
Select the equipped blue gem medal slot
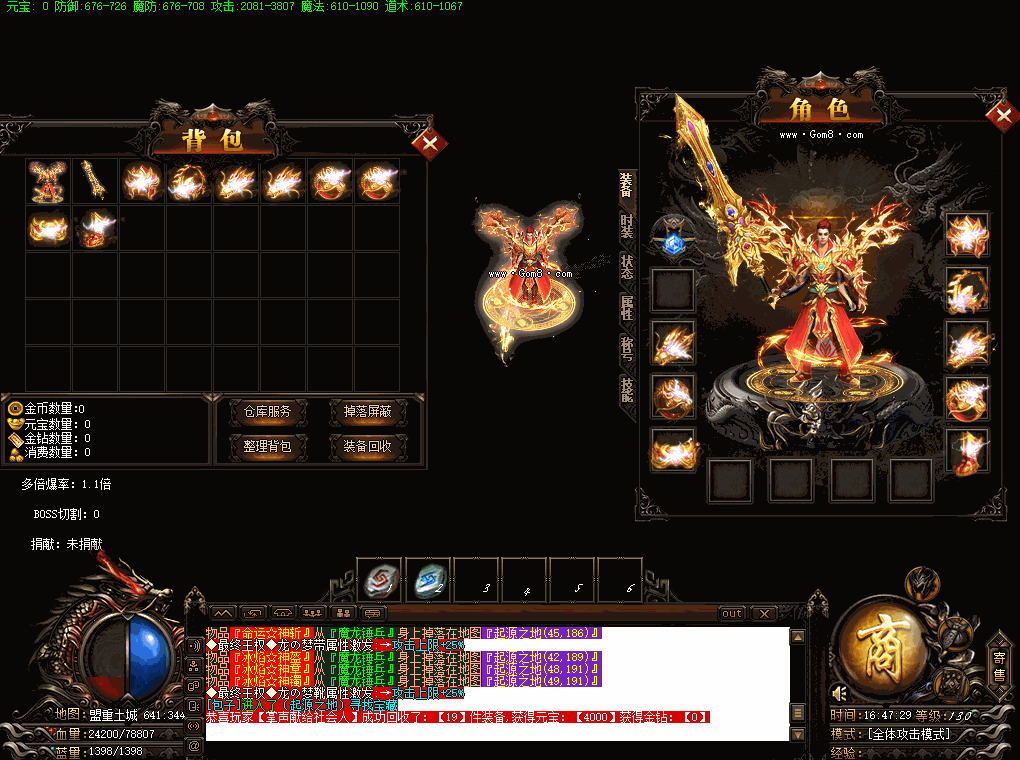coord(671,238)
